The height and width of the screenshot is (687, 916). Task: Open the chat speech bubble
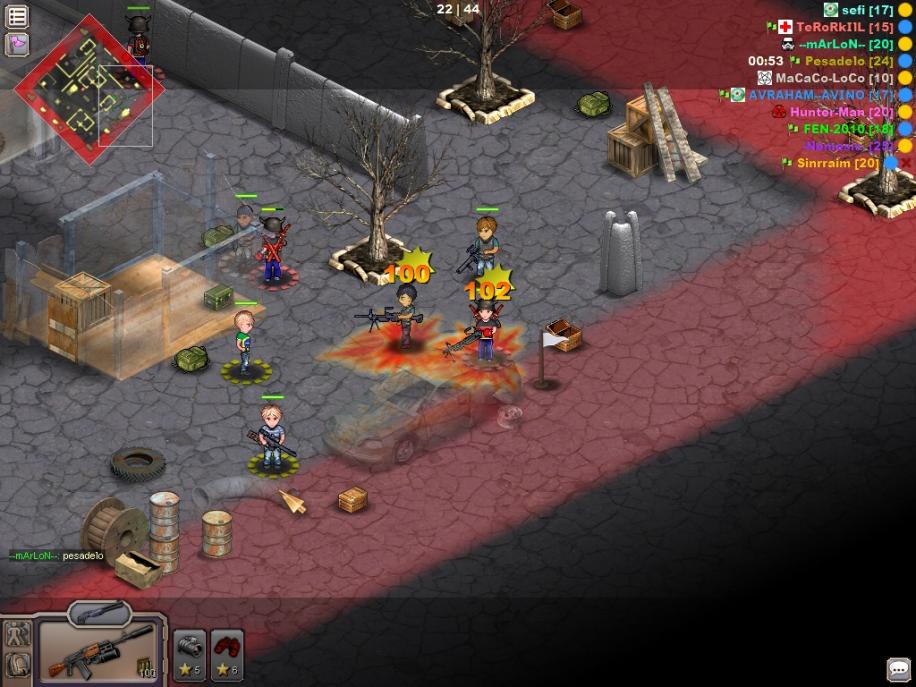tap(898, 669)
